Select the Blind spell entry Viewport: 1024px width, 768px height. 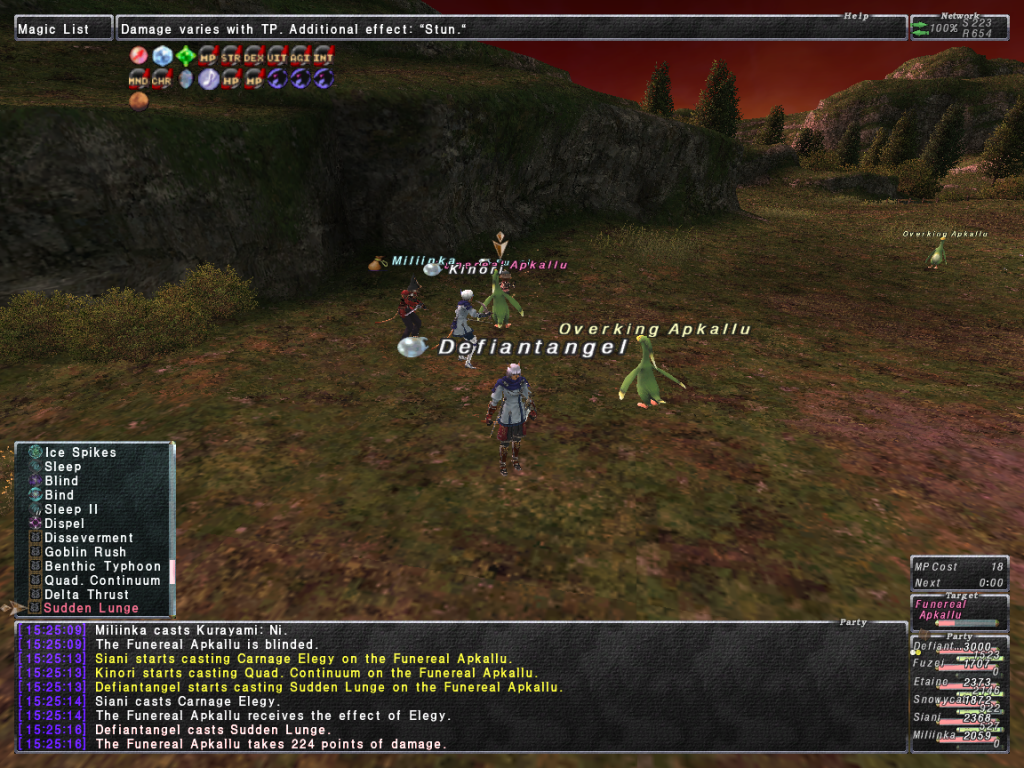tap(61, 481)
